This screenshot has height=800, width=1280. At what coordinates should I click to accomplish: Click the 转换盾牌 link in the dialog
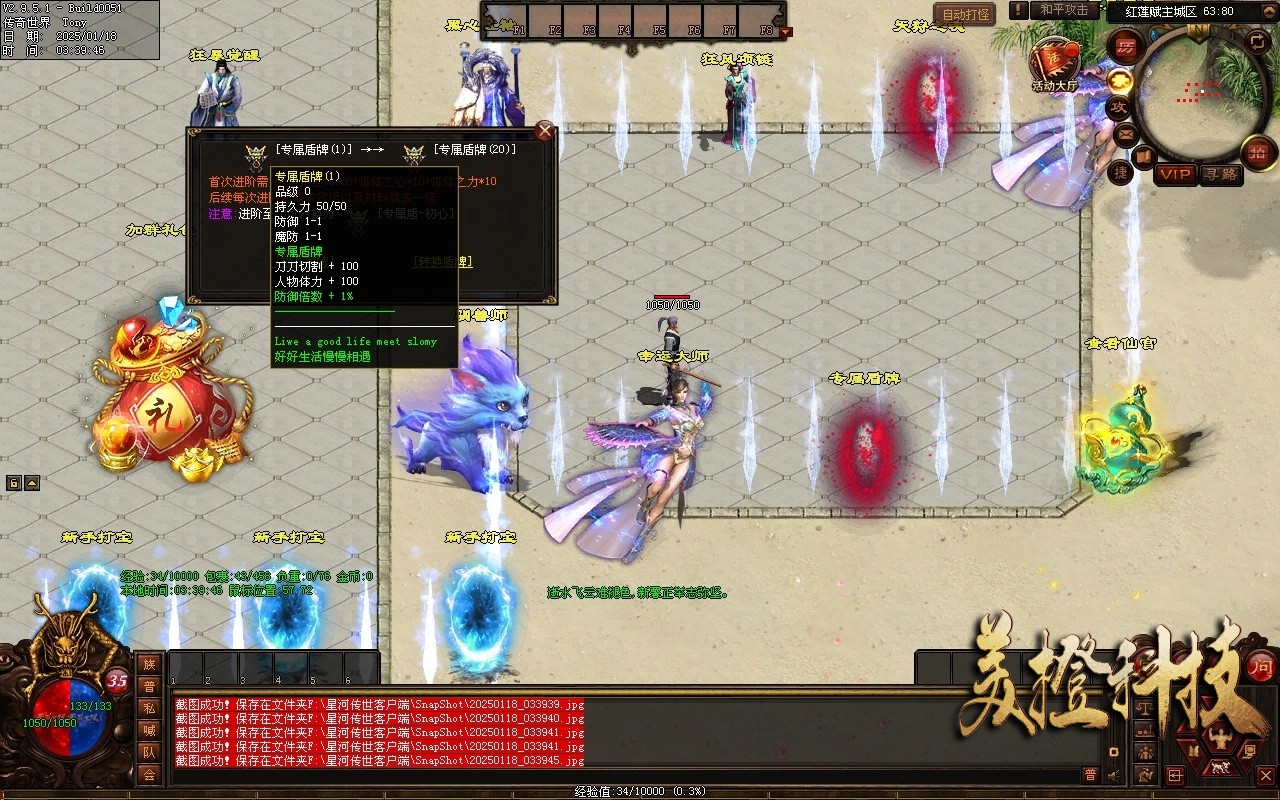point(443,262)
